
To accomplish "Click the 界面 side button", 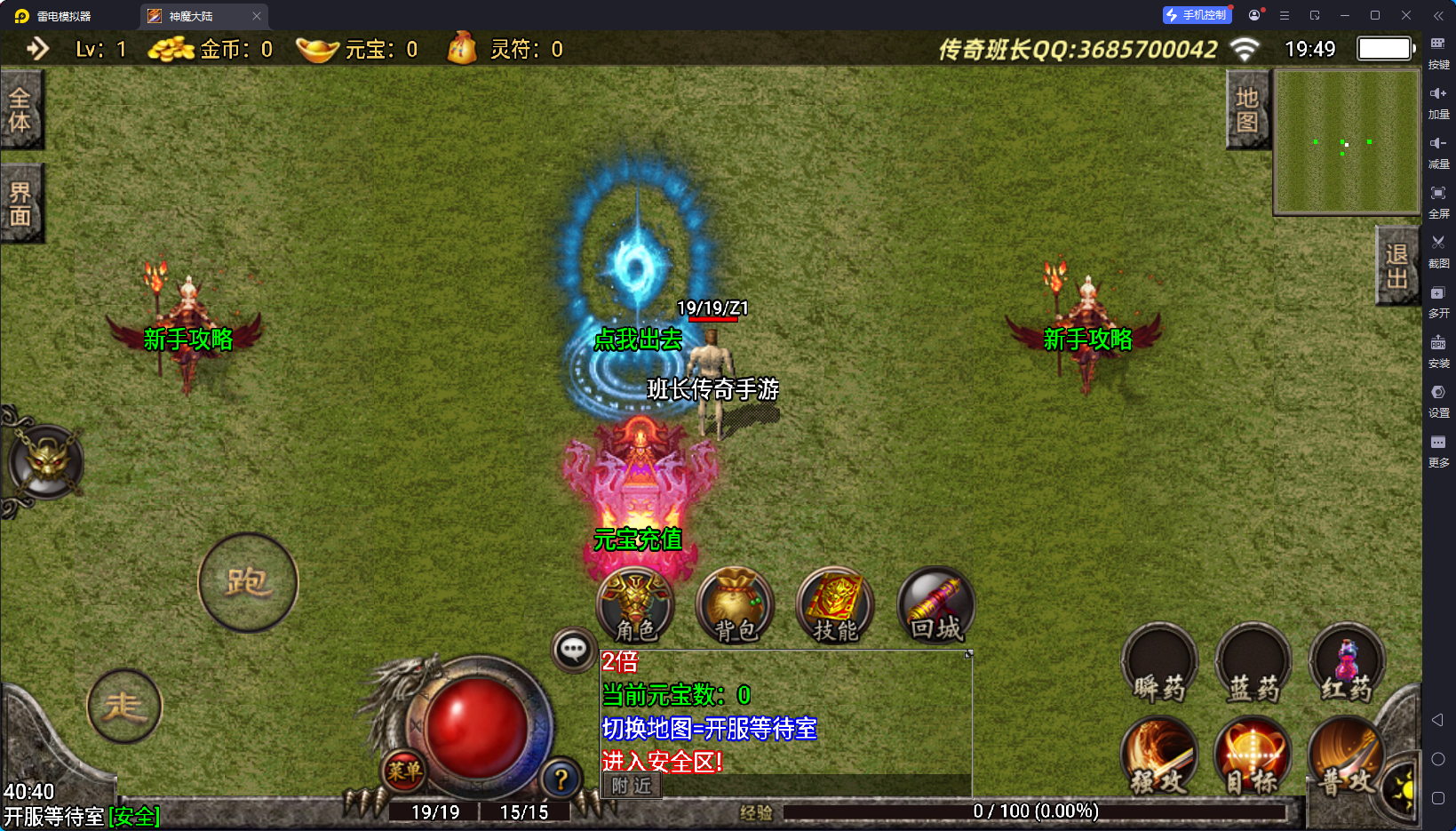I will 20,204.
